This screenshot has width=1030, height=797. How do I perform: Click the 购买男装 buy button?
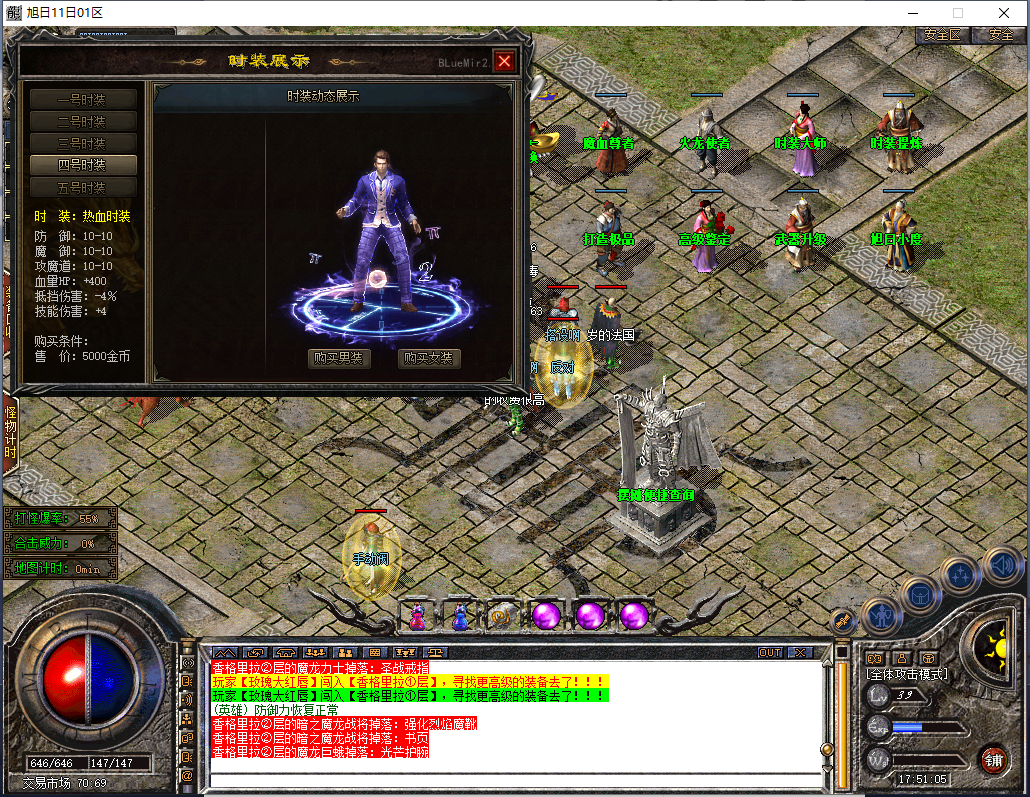tap(340, 358)
